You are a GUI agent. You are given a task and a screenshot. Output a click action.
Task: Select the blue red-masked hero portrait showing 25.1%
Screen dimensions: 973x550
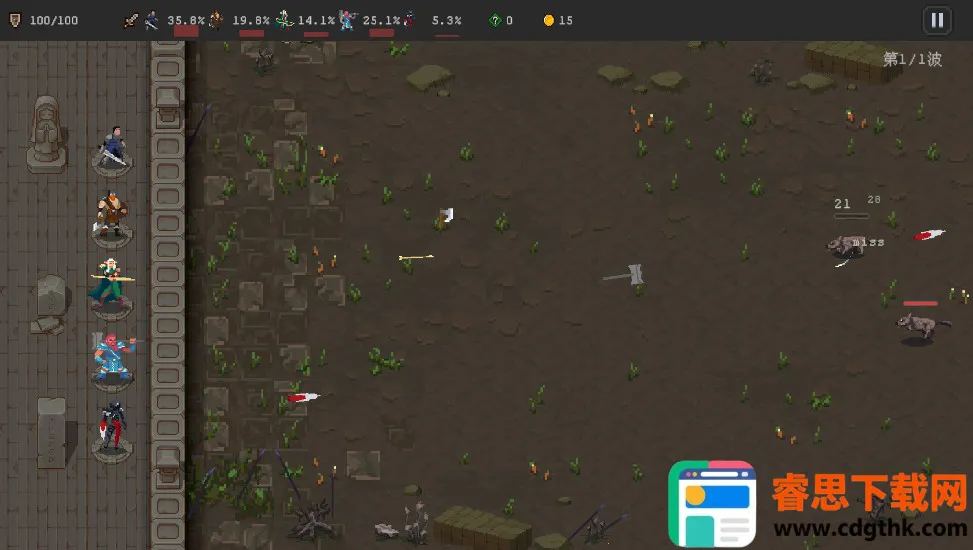[x=347, y=19]
